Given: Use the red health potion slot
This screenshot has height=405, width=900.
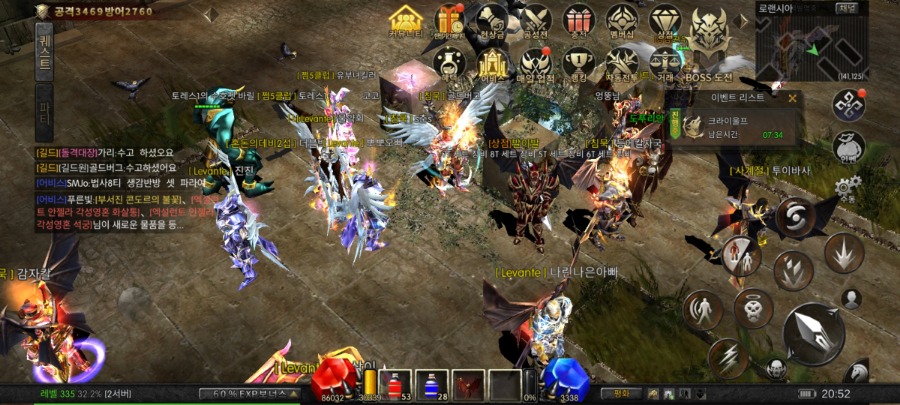Looking at the screenshot, I should tap(391, 384).
